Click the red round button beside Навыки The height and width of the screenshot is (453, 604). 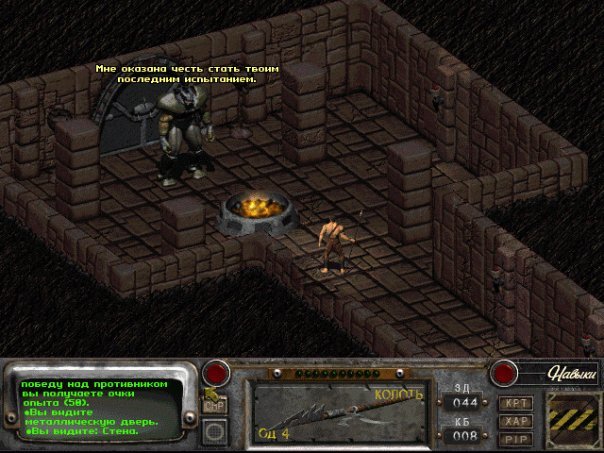[x=504, y=372]
